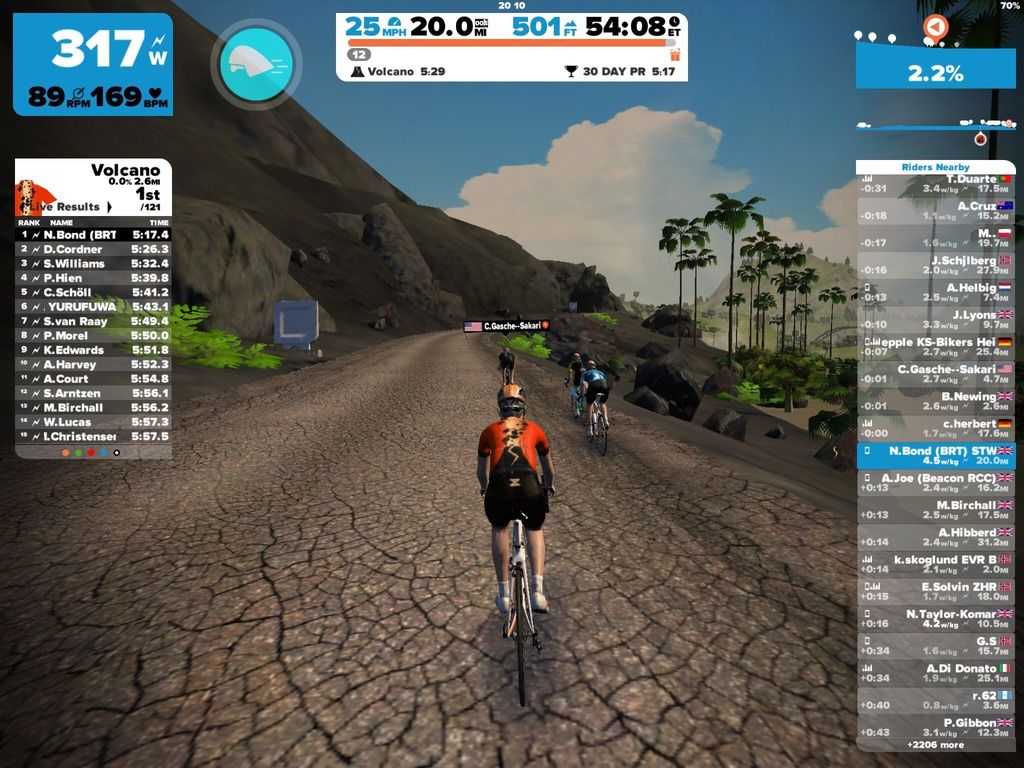Select D.Cordner in the results leaderboard

(93, 249)
